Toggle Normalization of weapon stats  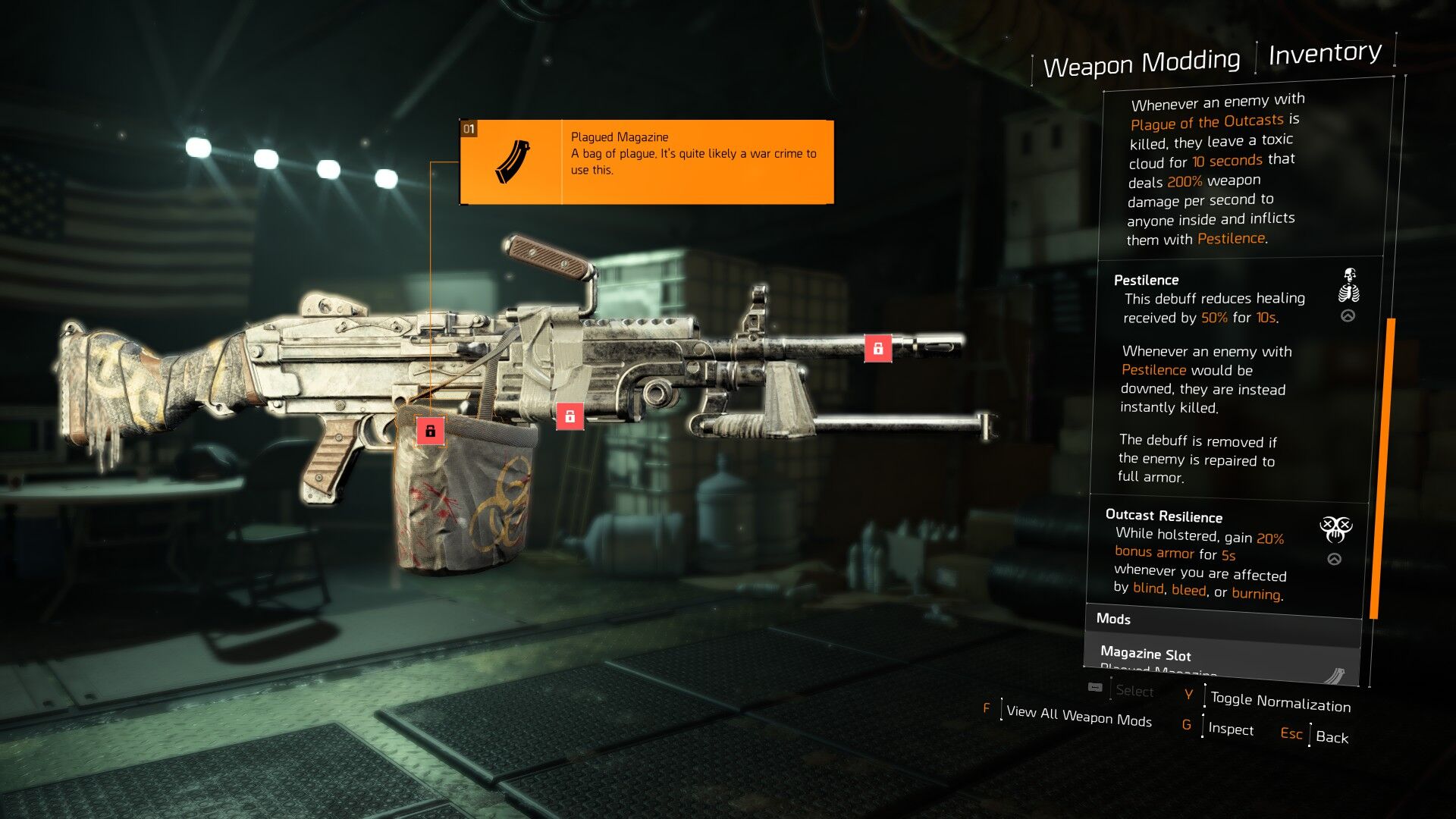click(1279, 701)
